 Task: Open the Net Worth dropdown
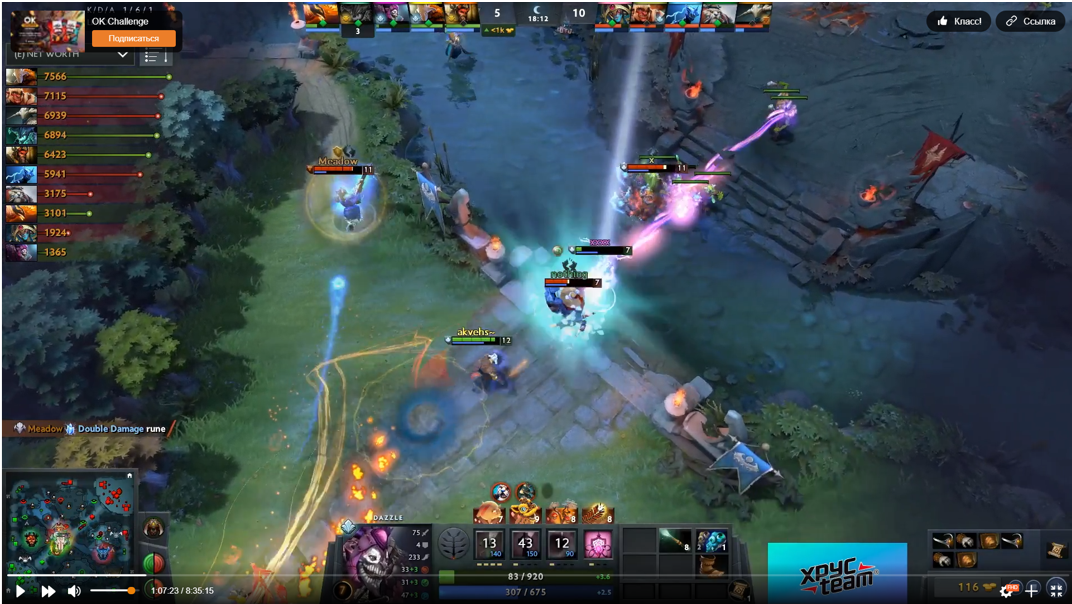pyautogui.click(x=122, y=55)
